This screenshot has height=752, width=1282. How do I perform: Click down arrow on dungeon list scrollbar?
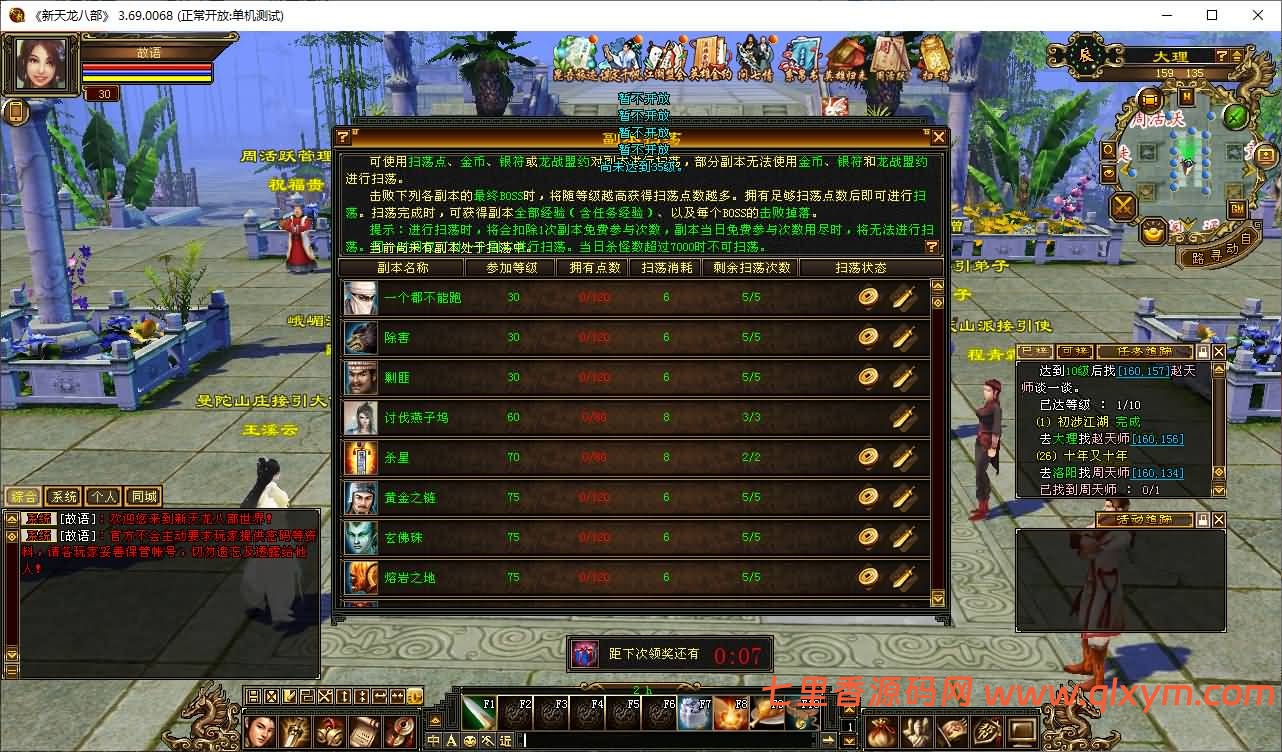tap(936, 599)
